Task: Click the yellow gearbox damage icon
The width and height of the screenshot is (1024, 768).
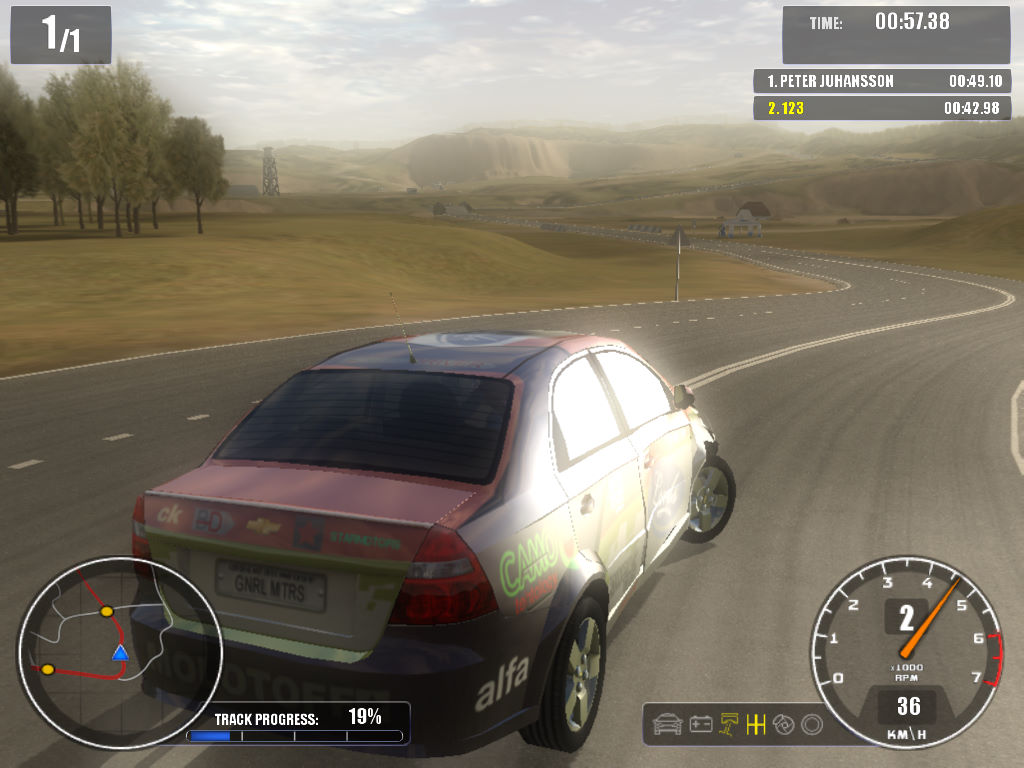Action: (x=756, y=723)
